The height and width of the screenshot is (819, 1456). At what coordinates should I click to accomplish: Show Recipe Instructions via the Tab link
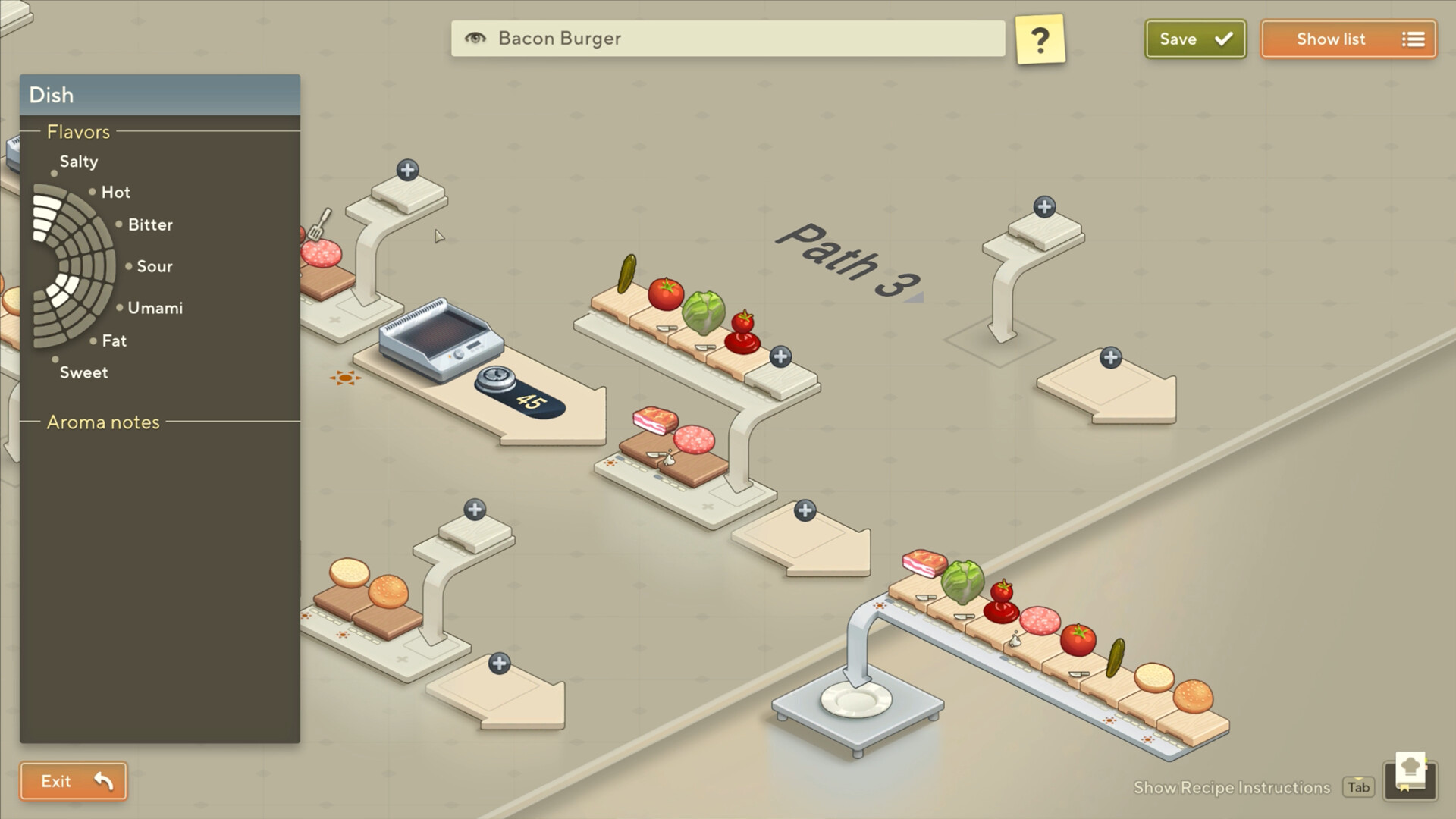(x=1358, y=787)
